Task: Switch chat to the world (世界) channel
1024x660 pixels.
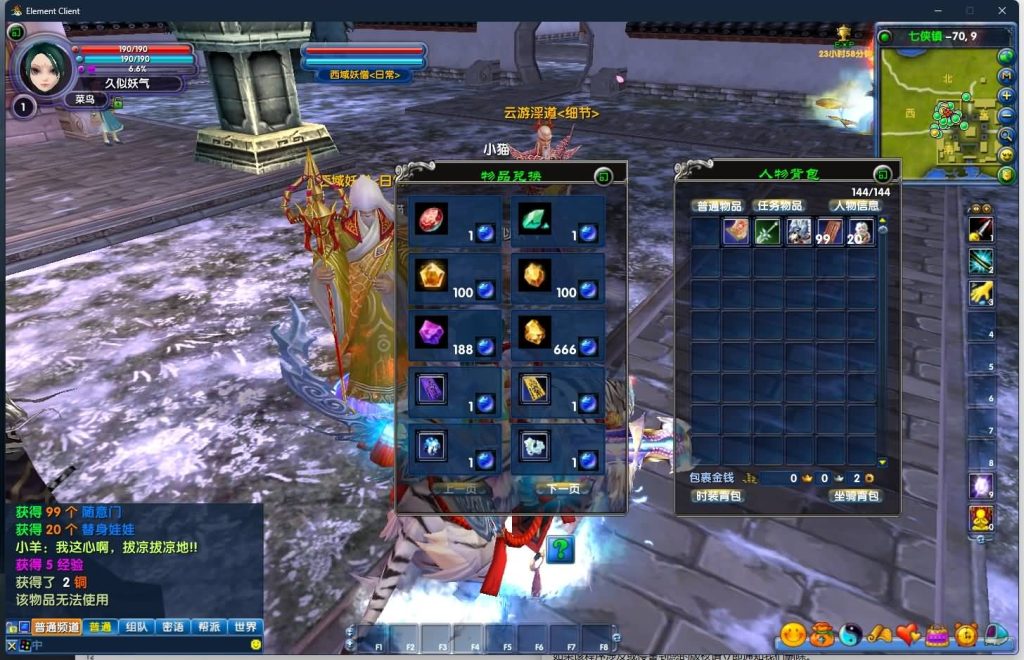Action: [x=244, y=627]
